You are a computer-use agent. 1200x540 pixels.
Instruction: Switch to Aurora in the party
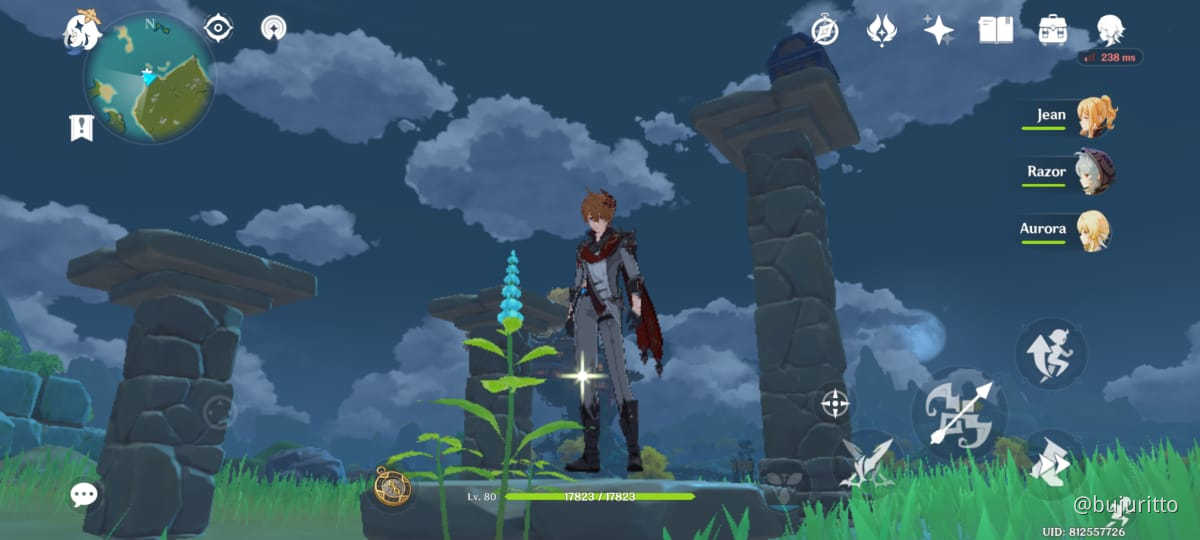[x=1093, y=229]
